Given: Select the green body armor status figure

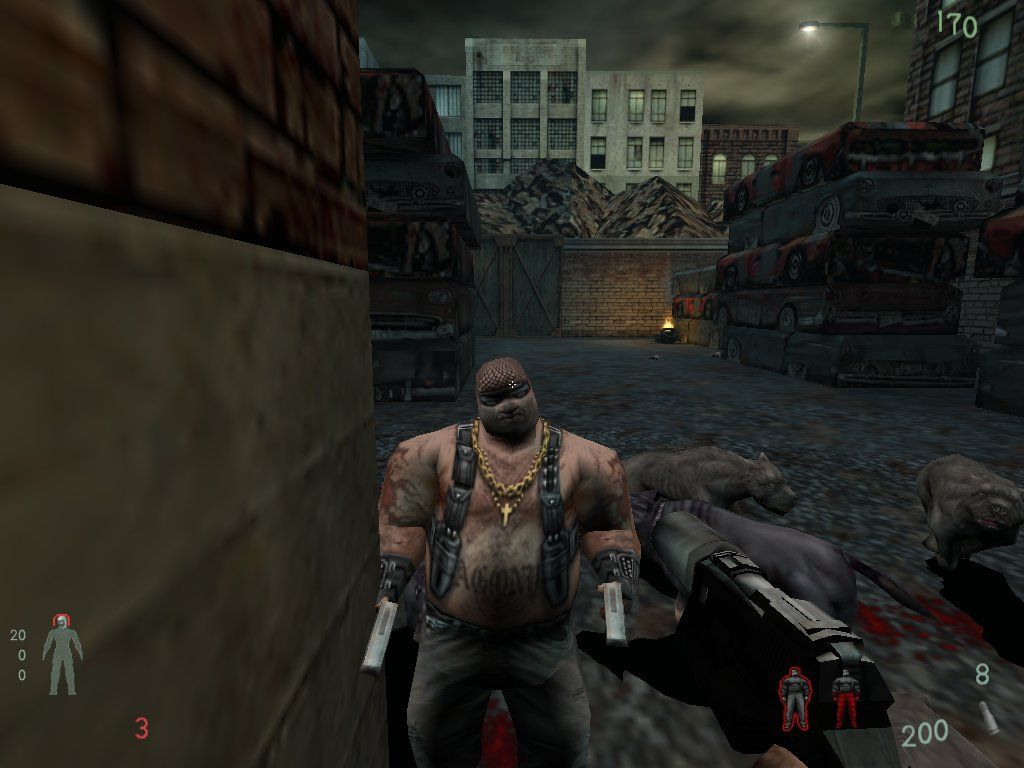Looking at the screenshot, I should (62, 655).
